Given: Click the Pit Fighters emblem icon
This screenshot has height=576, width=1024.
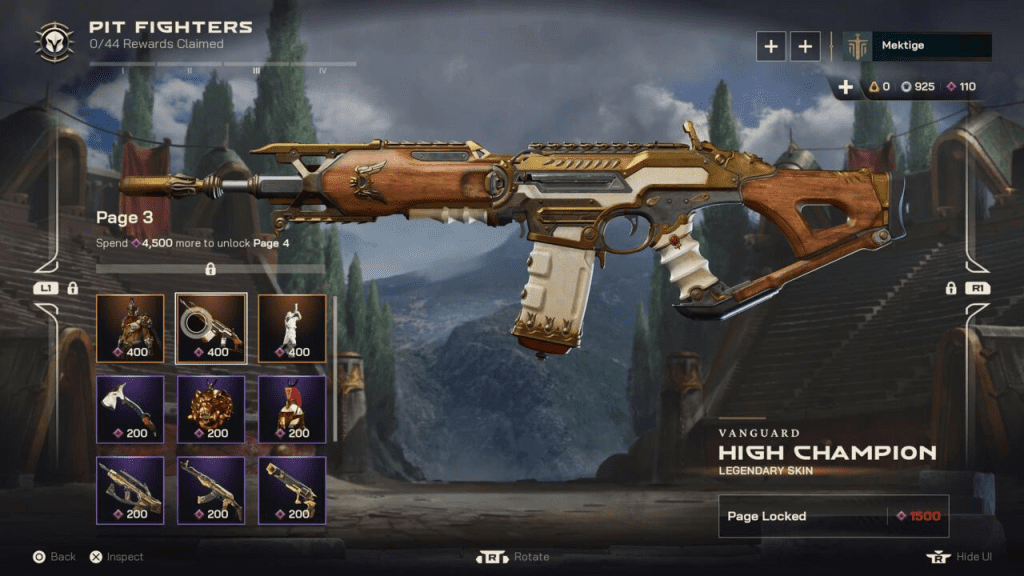Looking at the screenshot, I should click(53, 41).
